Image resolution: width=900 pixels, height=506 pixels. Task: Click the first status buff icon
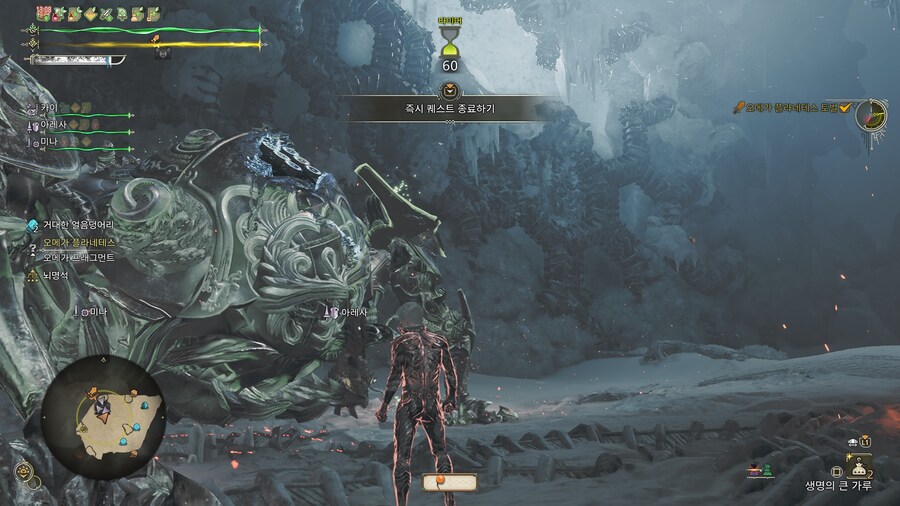(x=44, y=13)
